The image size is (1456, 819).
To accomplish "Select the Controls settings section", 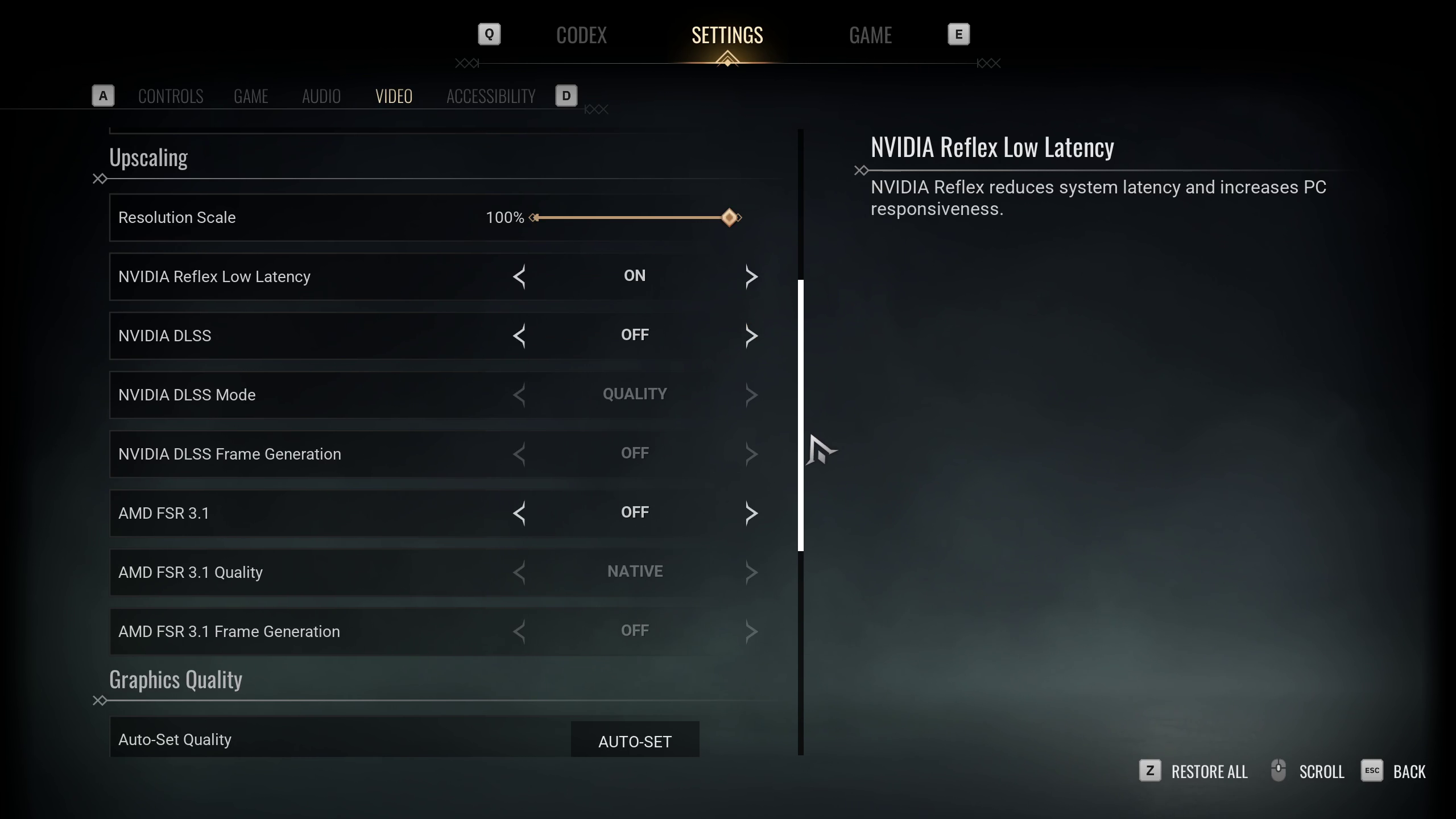I will point(171,96).
